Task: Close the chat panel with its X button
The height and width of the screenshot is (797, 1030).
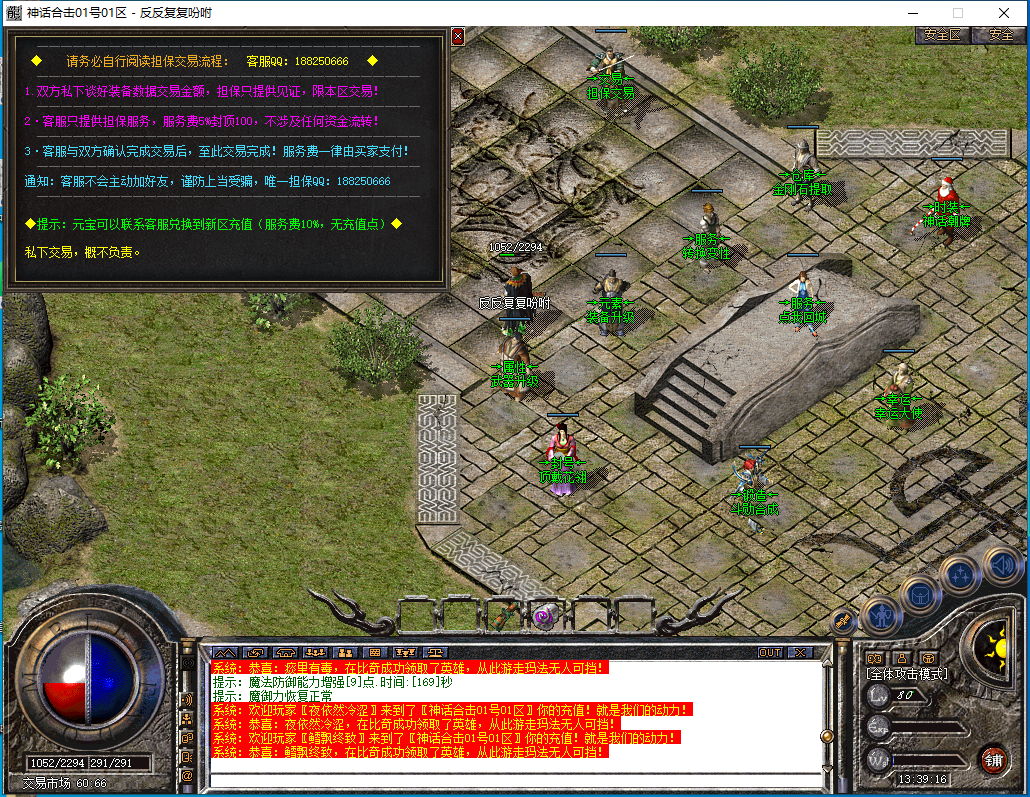Action: (798, 652)
